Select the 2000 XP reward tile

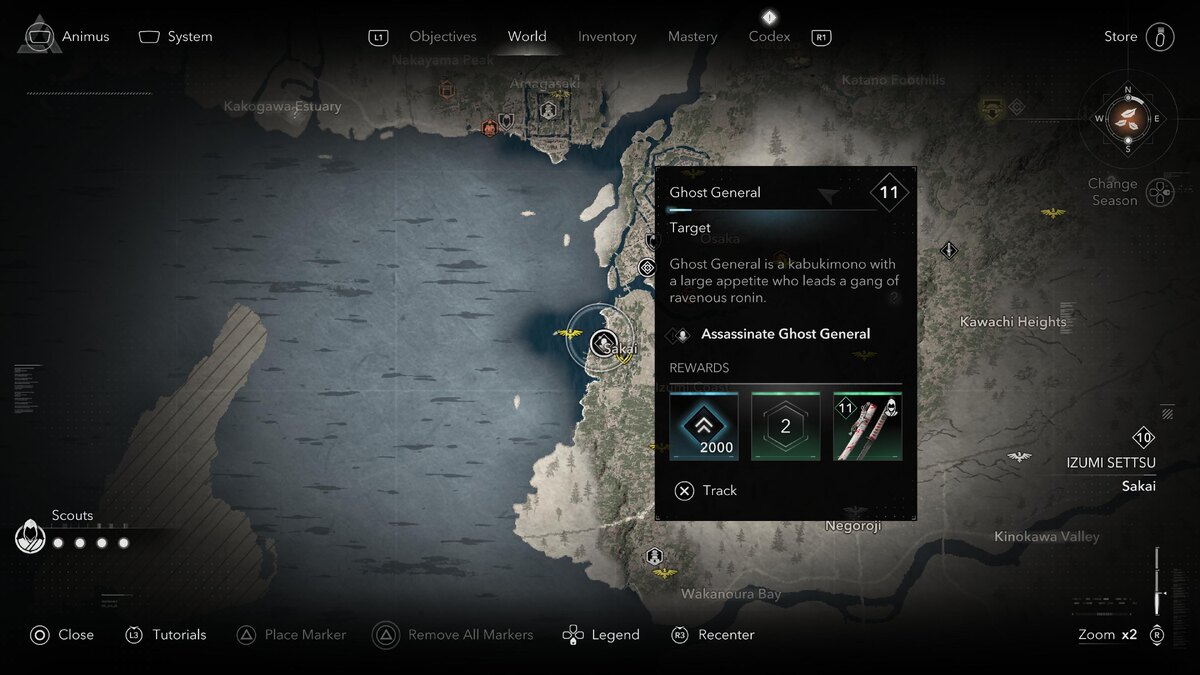click(704, 426)
